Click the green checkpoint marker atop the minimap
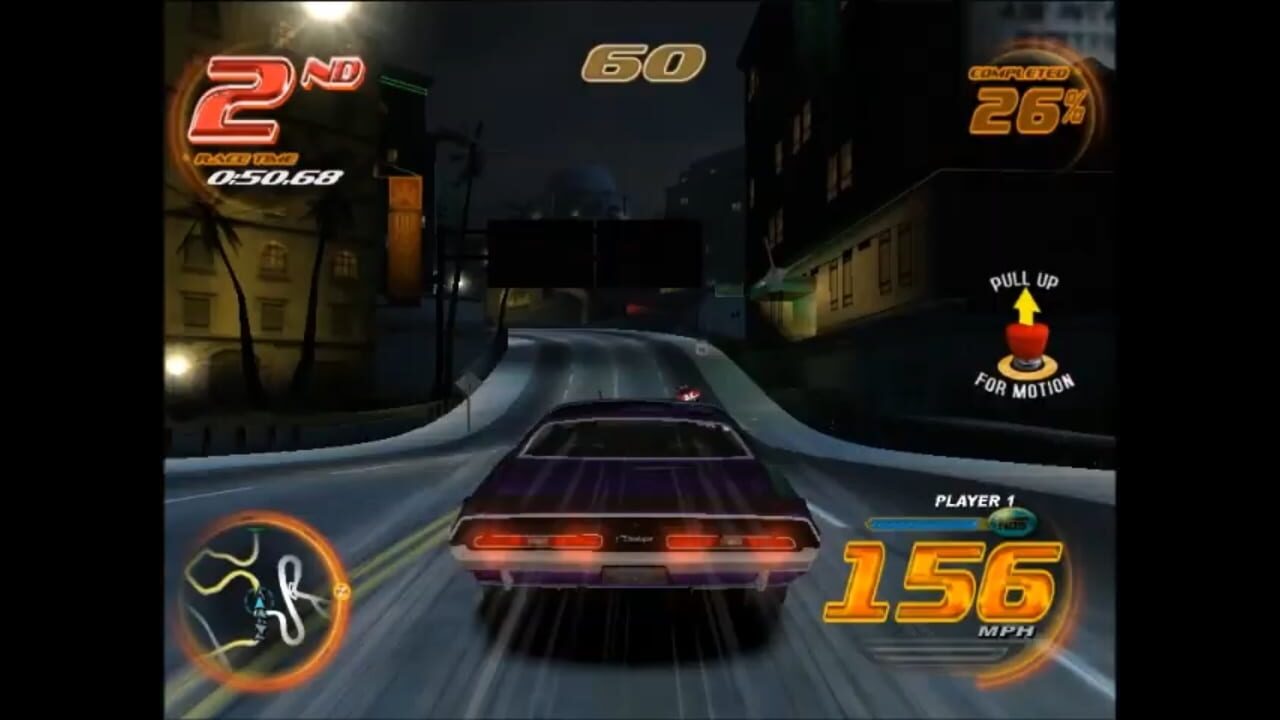The width and height of the screenshot is (1280, 720). pyautogui.click(x=256, y=529)
